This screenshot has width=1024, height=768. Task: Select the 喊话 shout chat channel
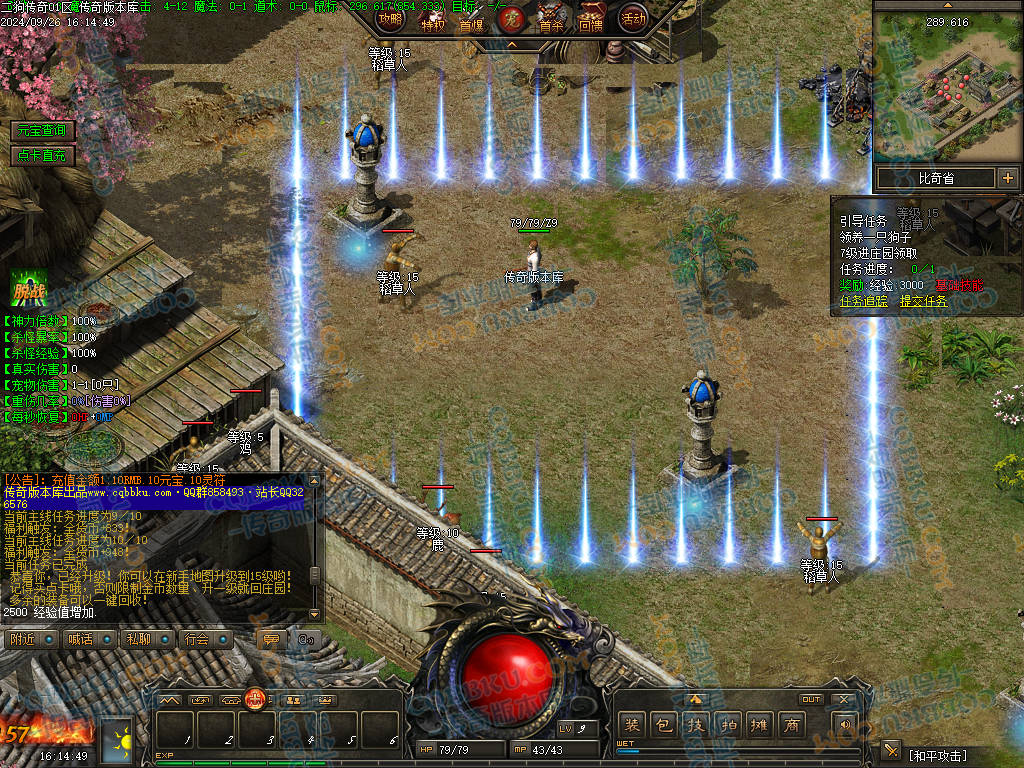click(88, 639)
